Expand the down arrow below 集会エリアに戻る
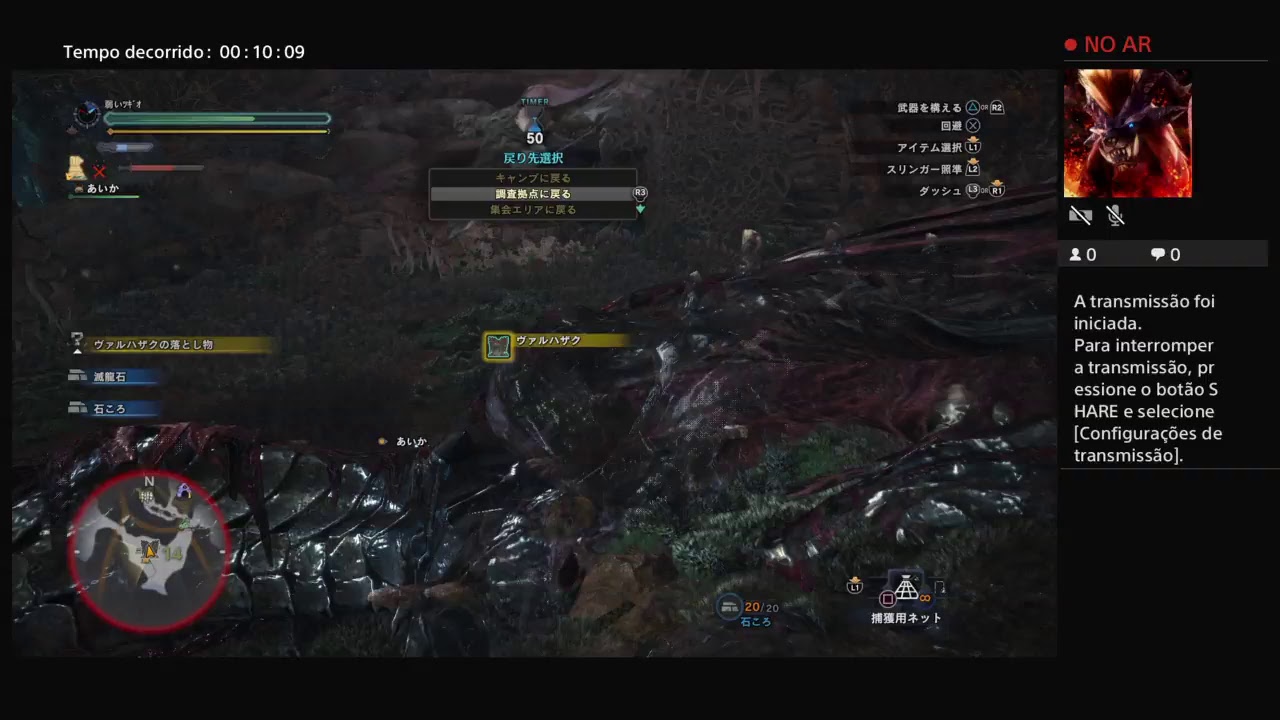 [x=639, y=210]
